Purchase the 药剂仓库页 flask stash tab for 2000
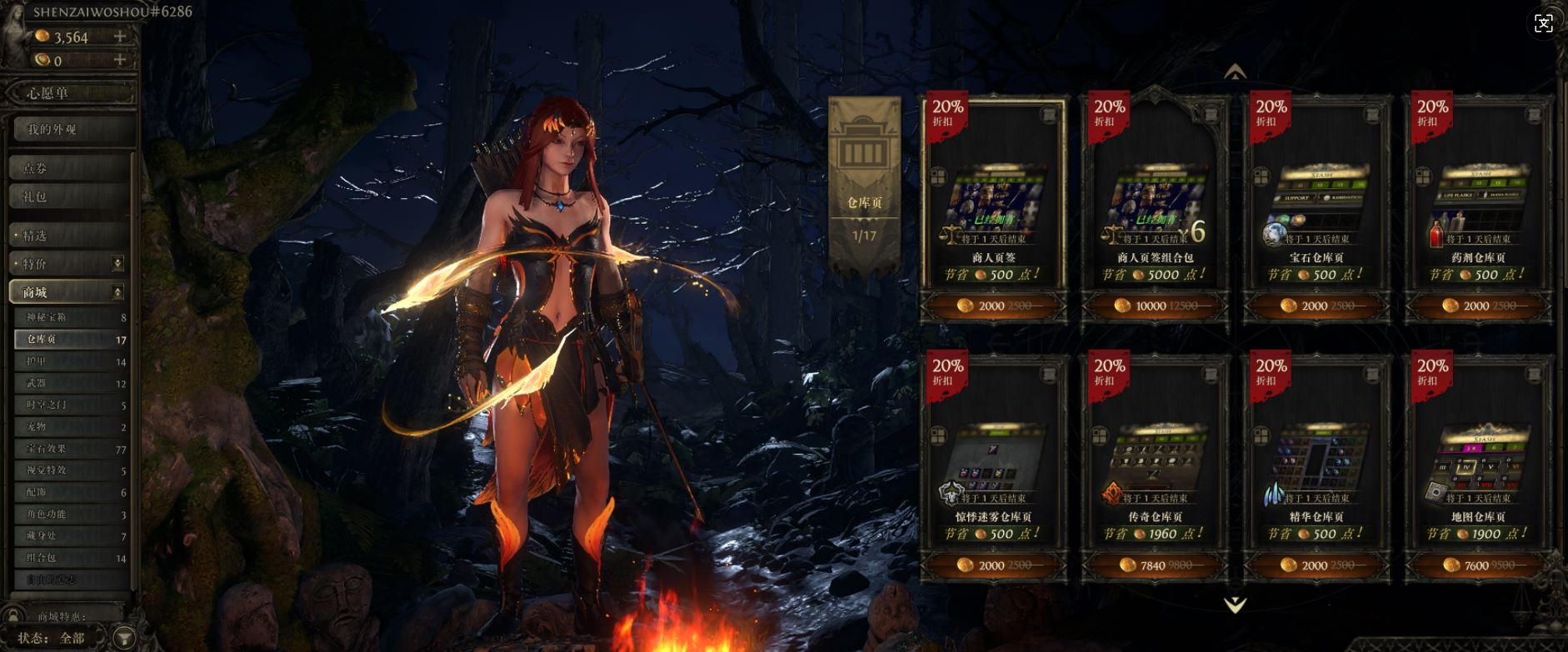 point(1478,306)
